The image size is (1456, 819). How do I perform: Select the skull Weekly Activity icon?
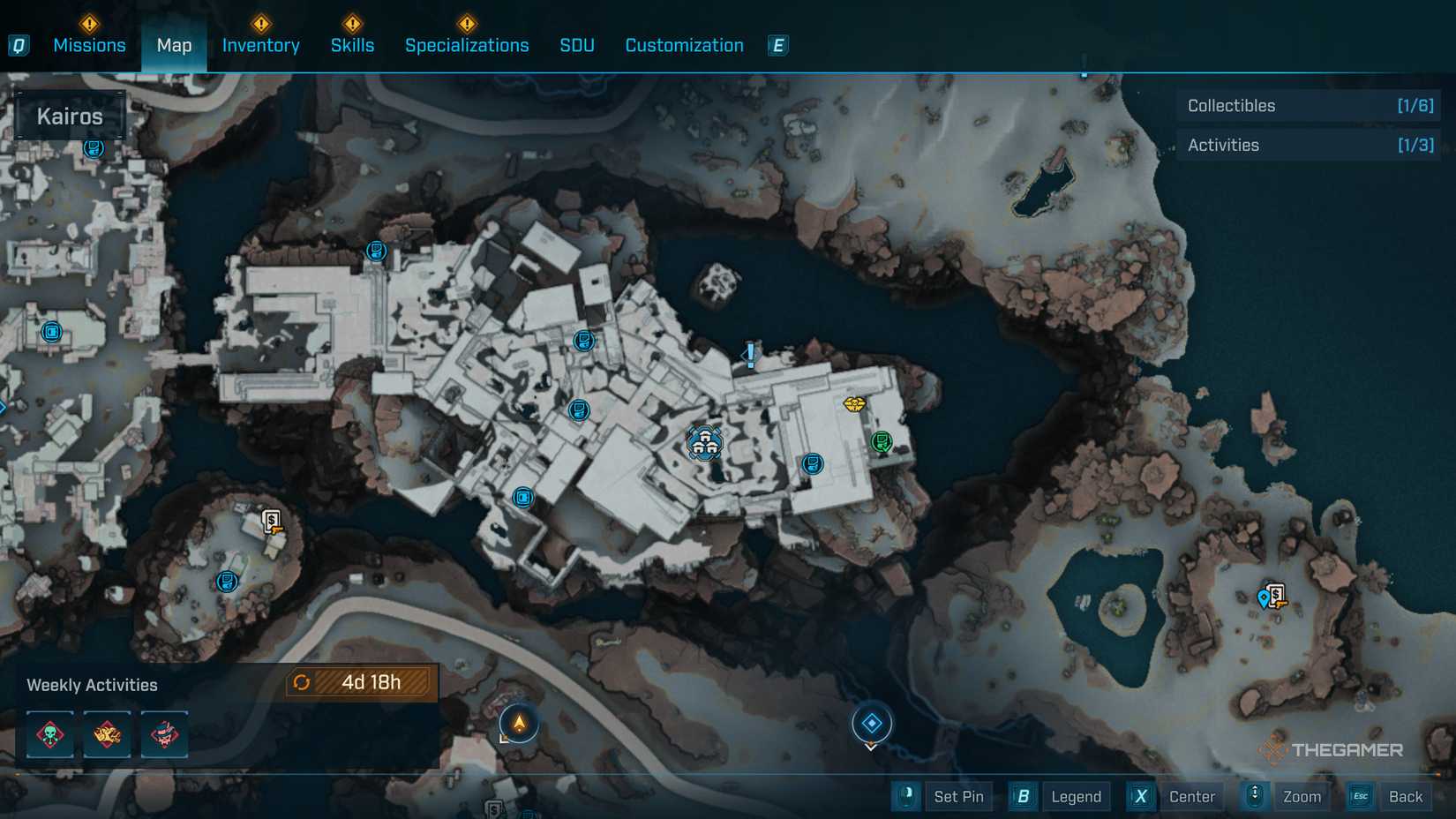[x=49, y=733]
